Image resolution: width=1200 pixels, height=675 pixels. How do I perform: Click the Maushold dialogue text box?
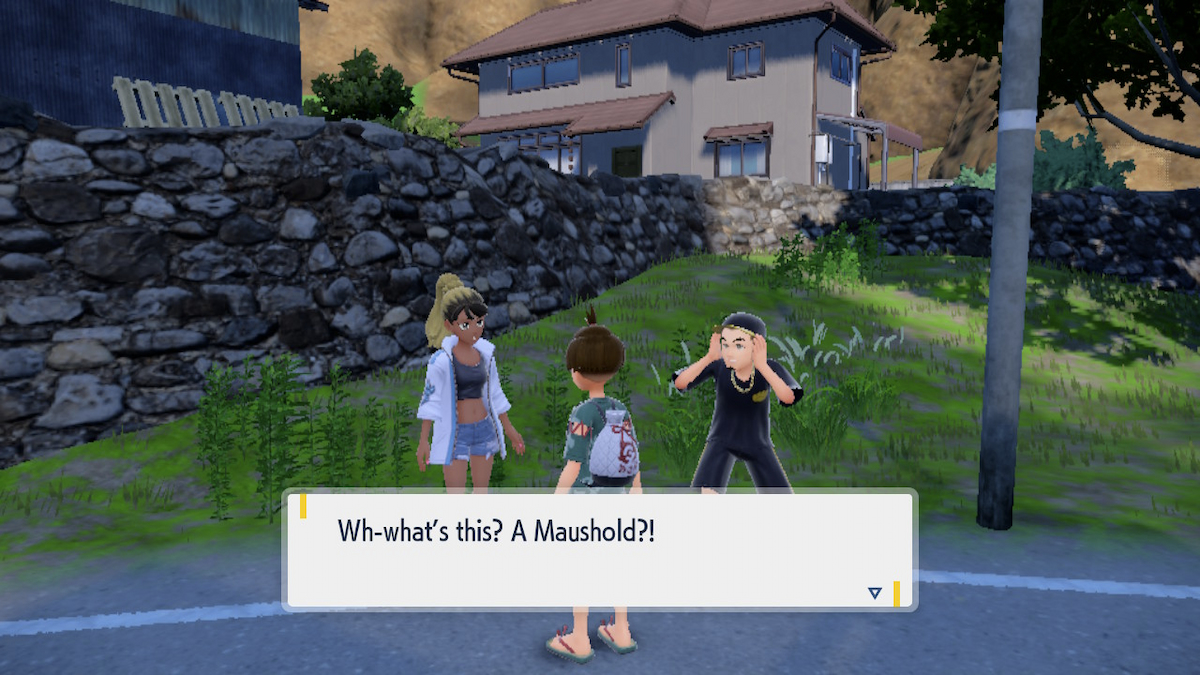pyautogui.click(x=598, y=549)
